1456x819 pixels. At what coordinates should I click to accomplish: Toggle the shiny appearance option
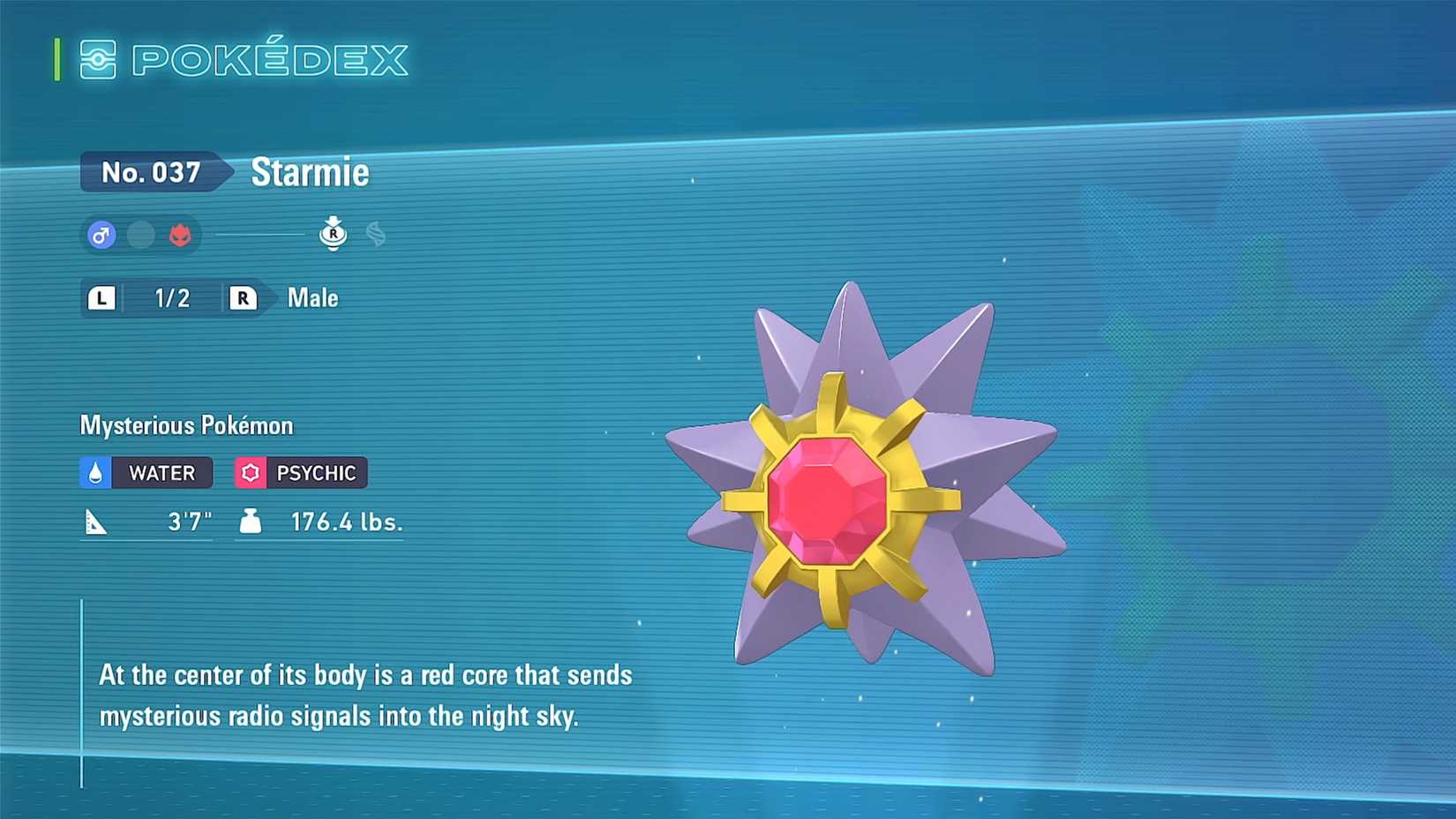[x=180, y=236]
